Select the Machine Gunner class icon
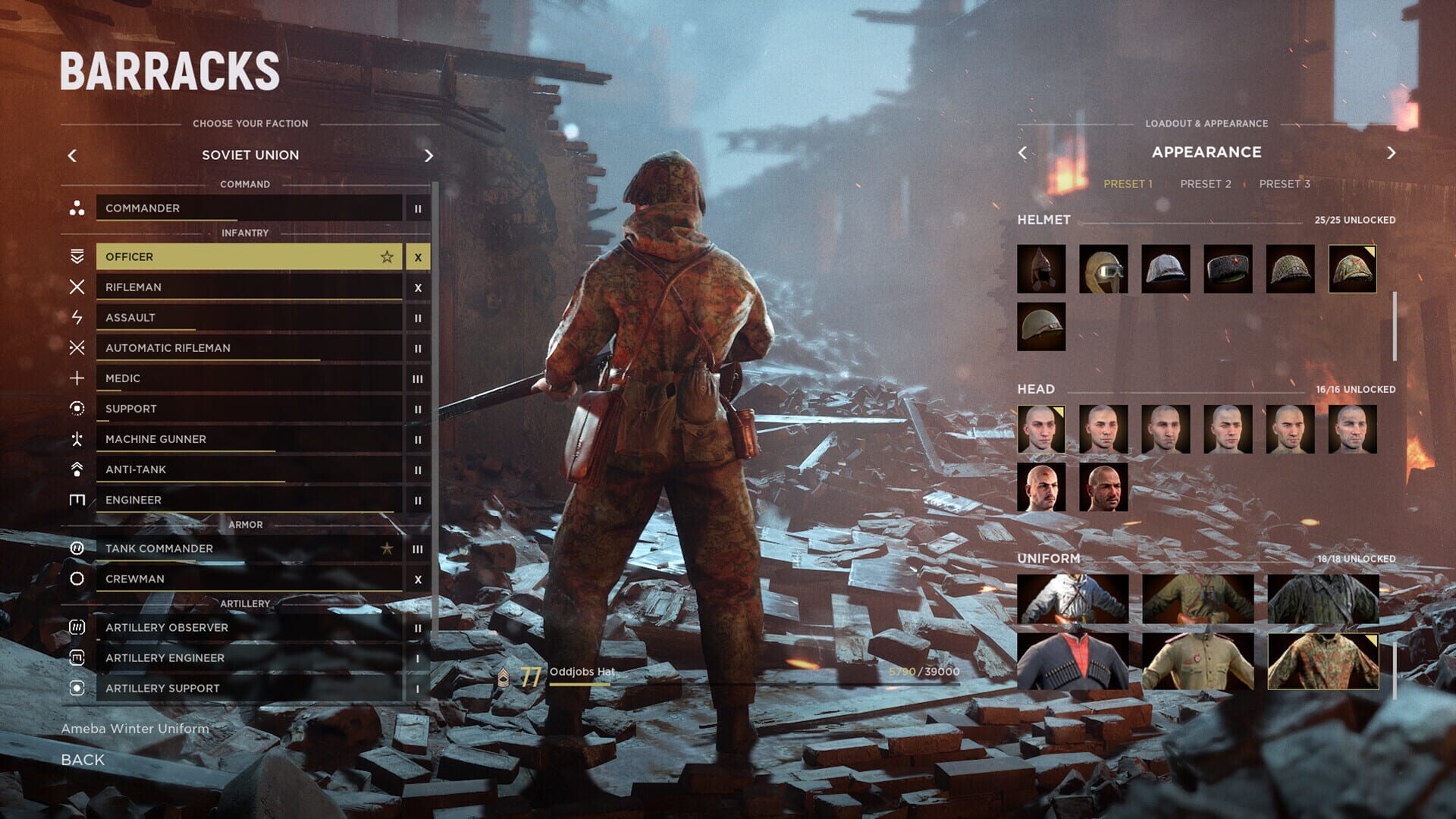This screenshot has width=1456, height=819. (x=76, y=438)
